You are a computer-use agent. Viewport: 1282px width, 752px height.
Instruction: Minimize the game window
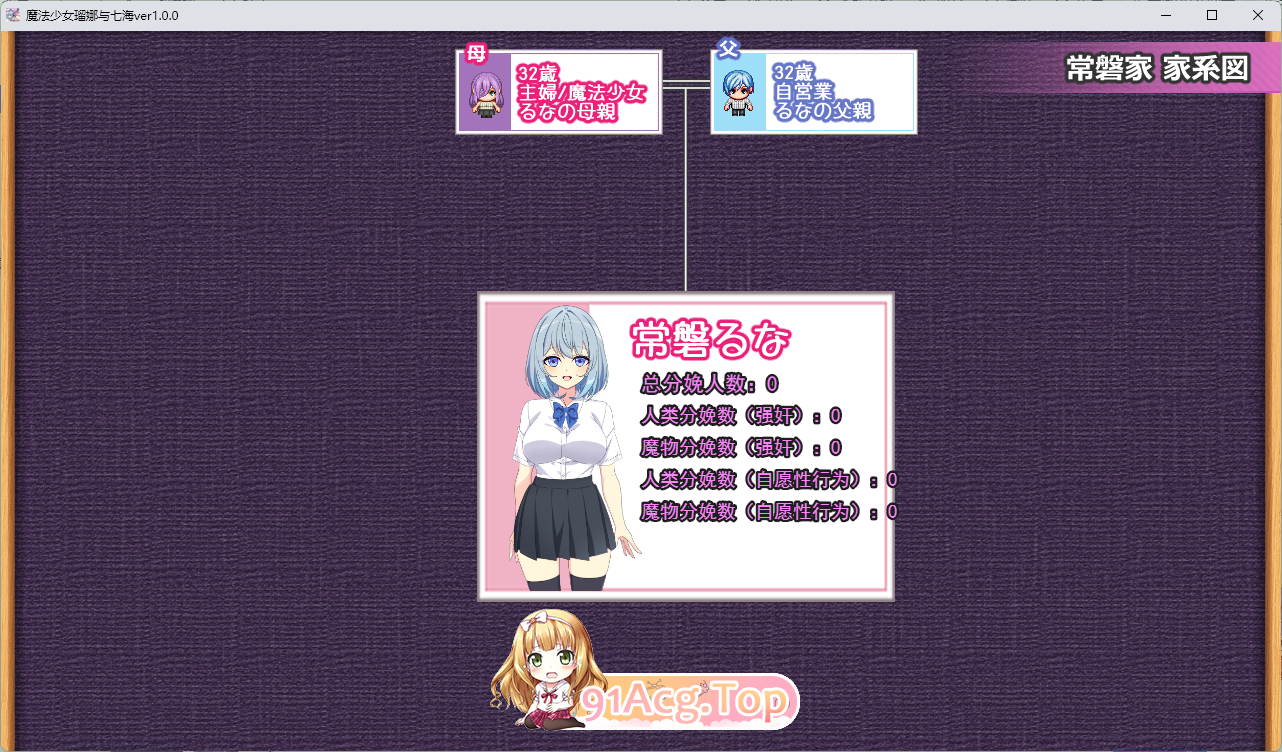1165,15
